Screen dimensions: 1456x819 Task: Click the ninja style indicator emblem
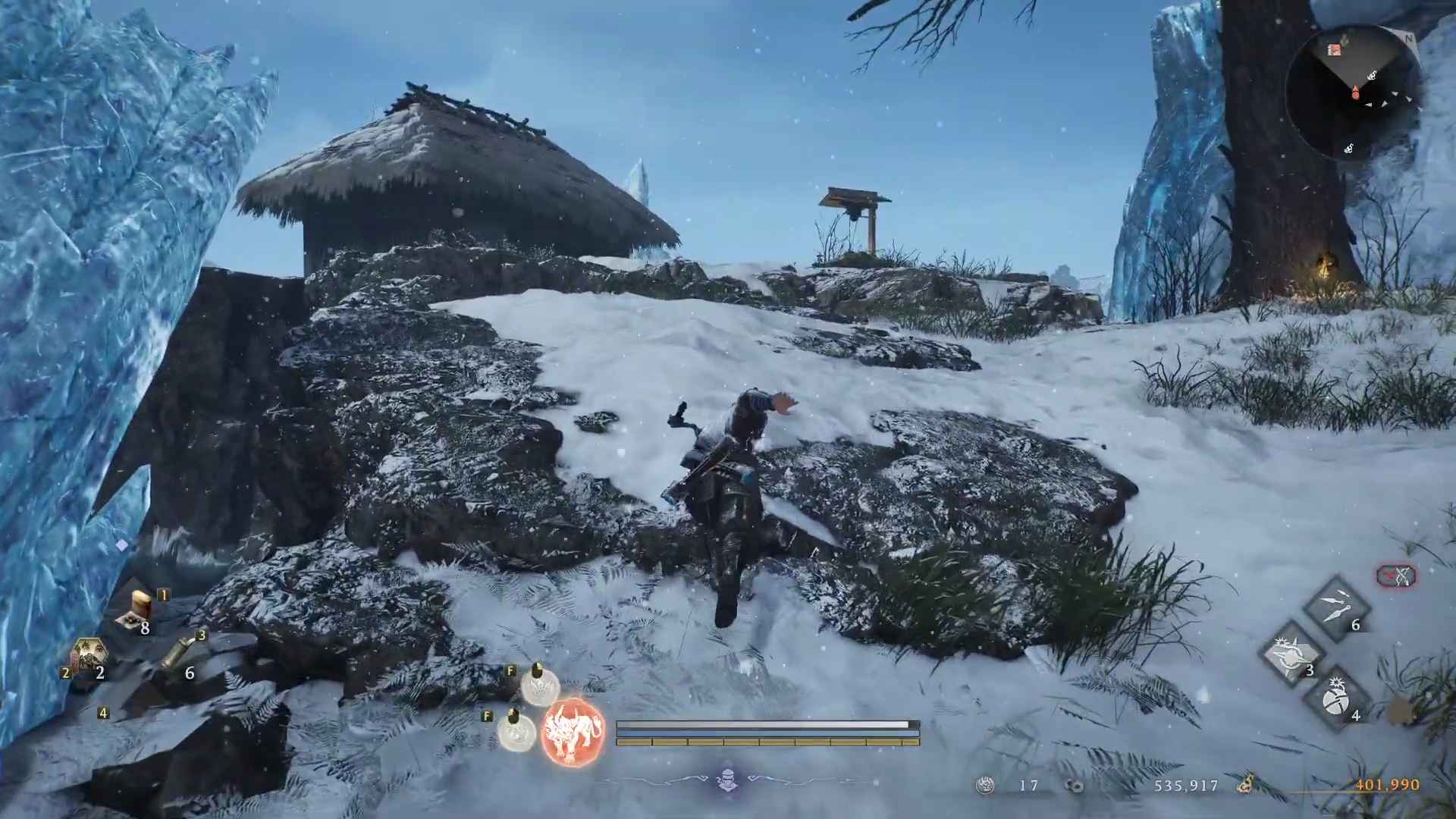[727, 780]
